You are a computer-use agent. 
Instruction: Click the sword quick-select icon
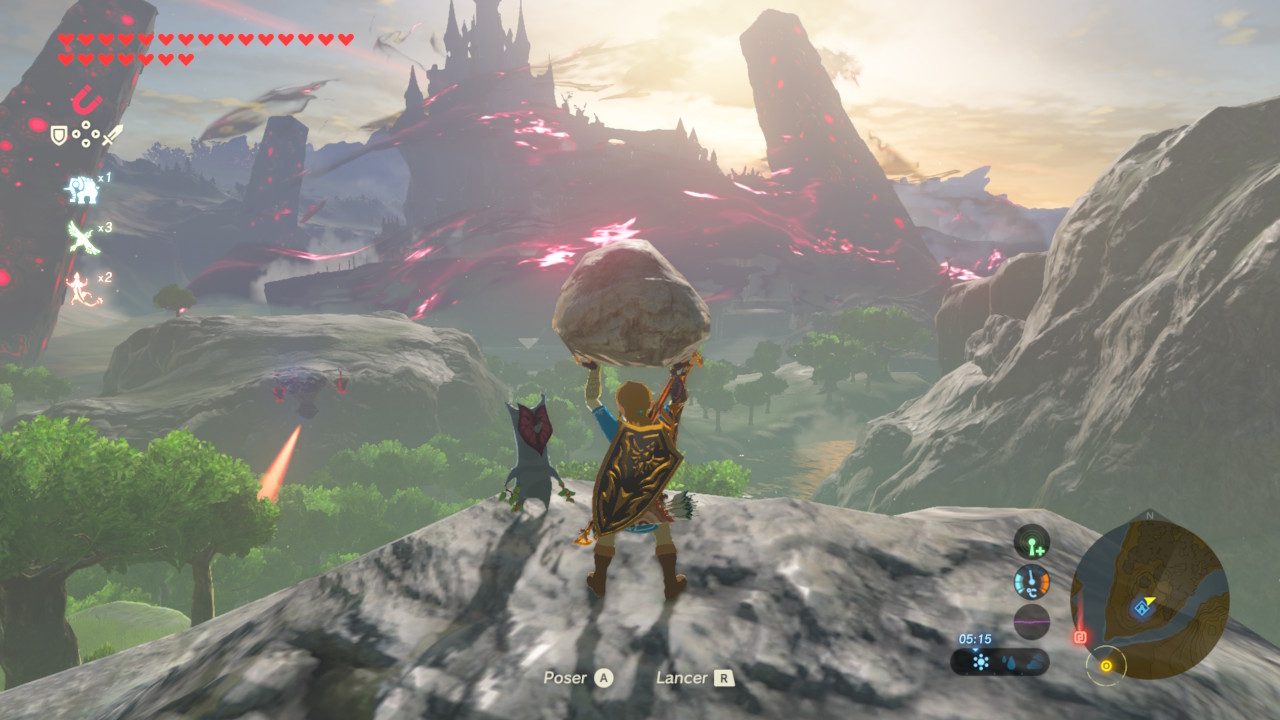click(112, 134)
